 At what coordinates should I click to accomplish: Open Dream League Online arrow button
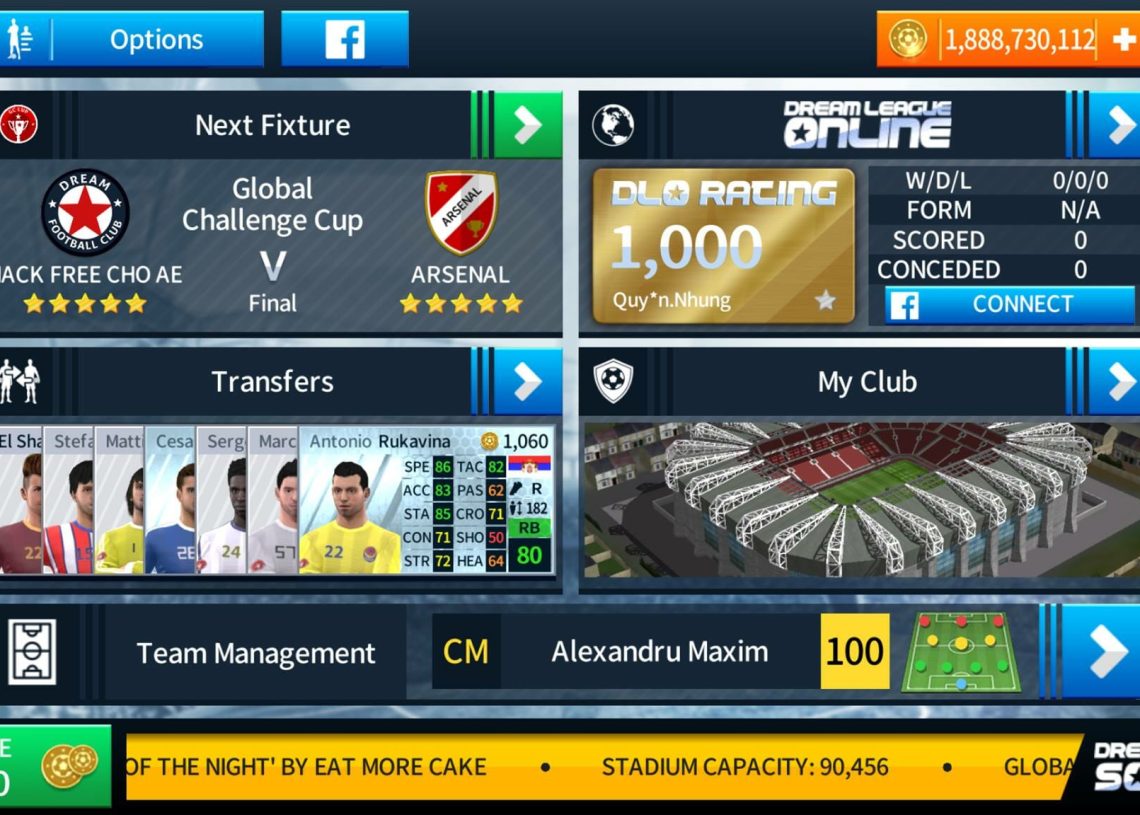pos(1115,125)
